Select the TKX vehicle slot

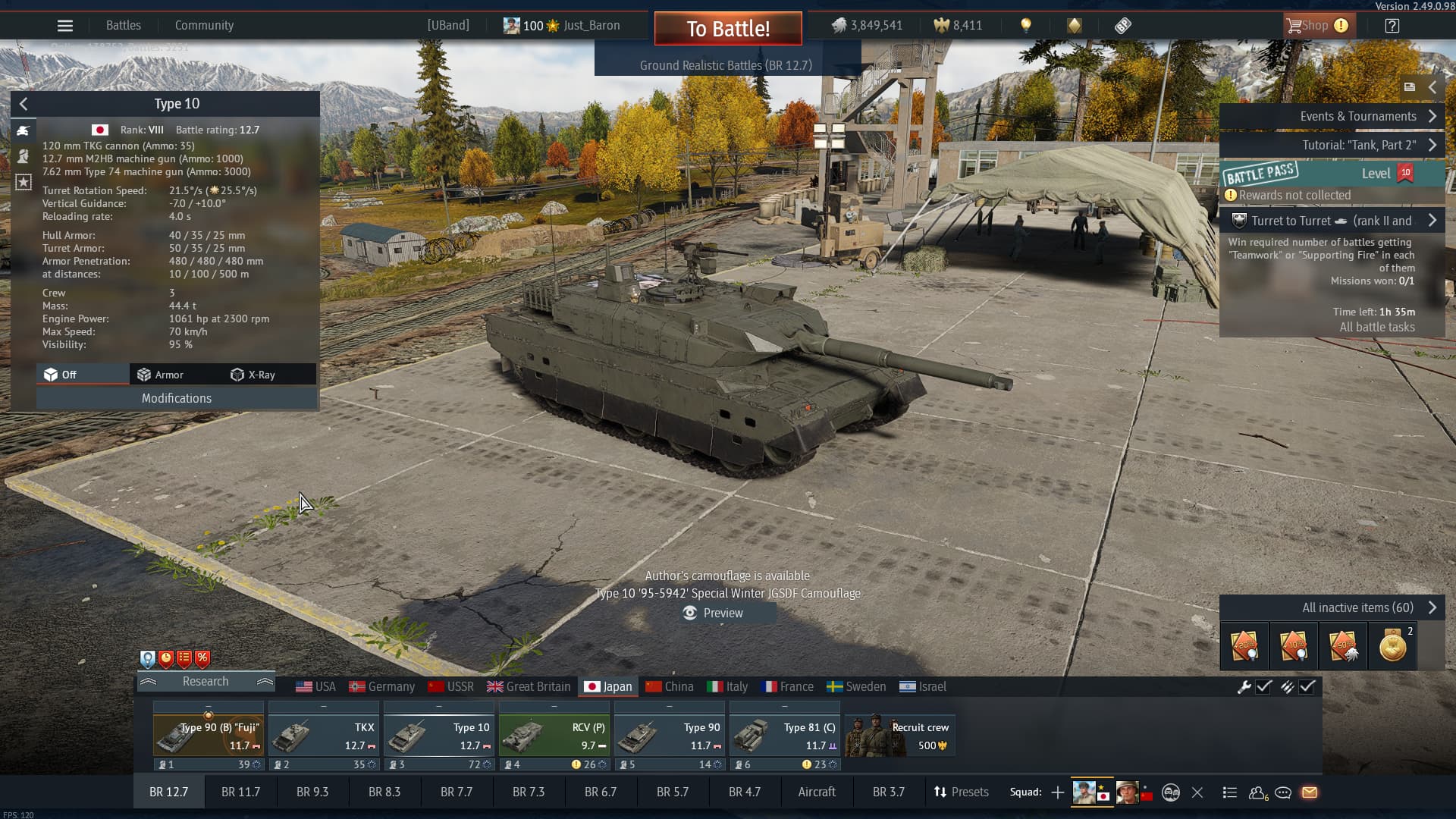(x=324, y=734)
